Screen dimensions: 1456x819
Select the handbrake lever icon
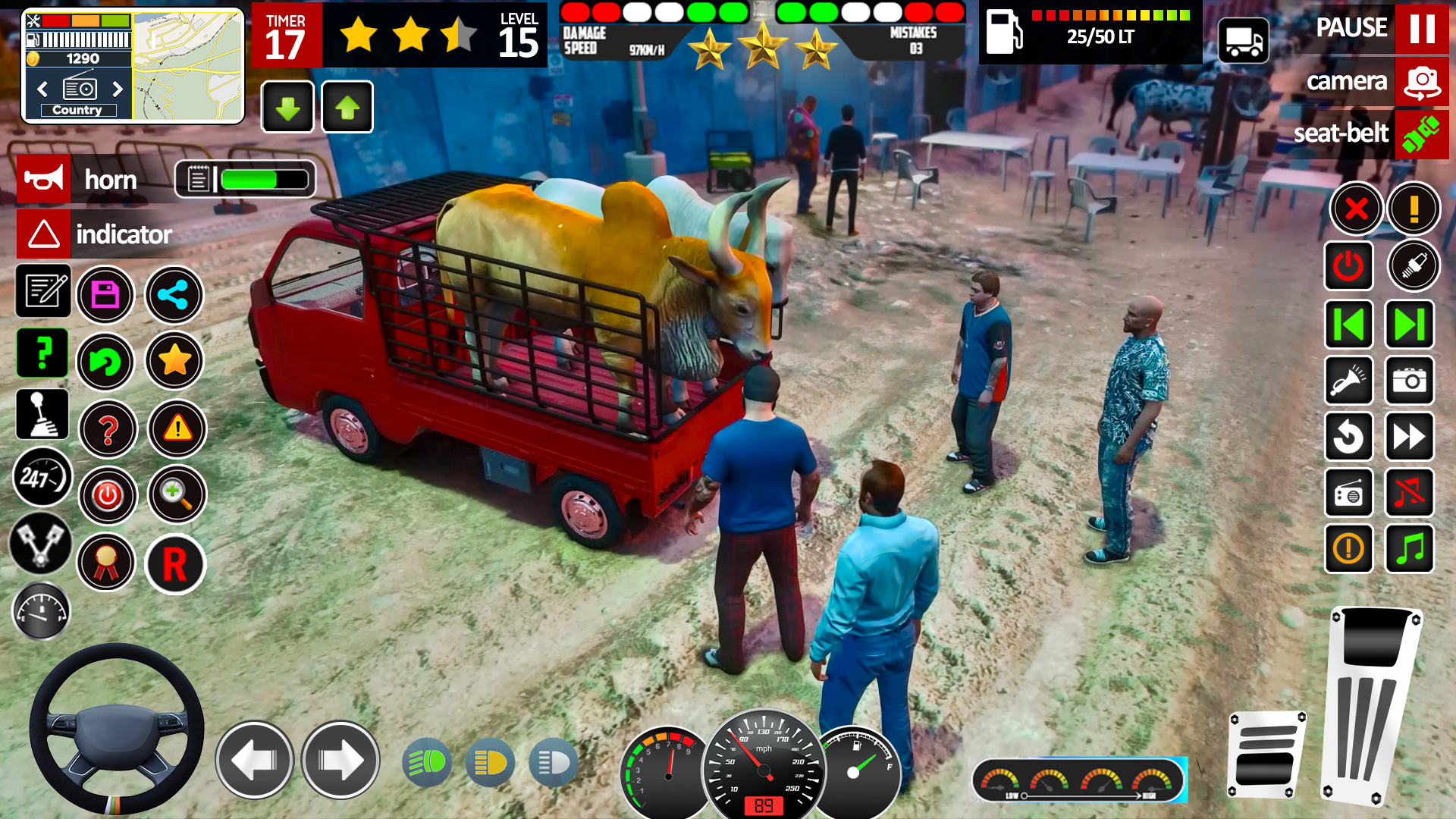coord(43,415)
